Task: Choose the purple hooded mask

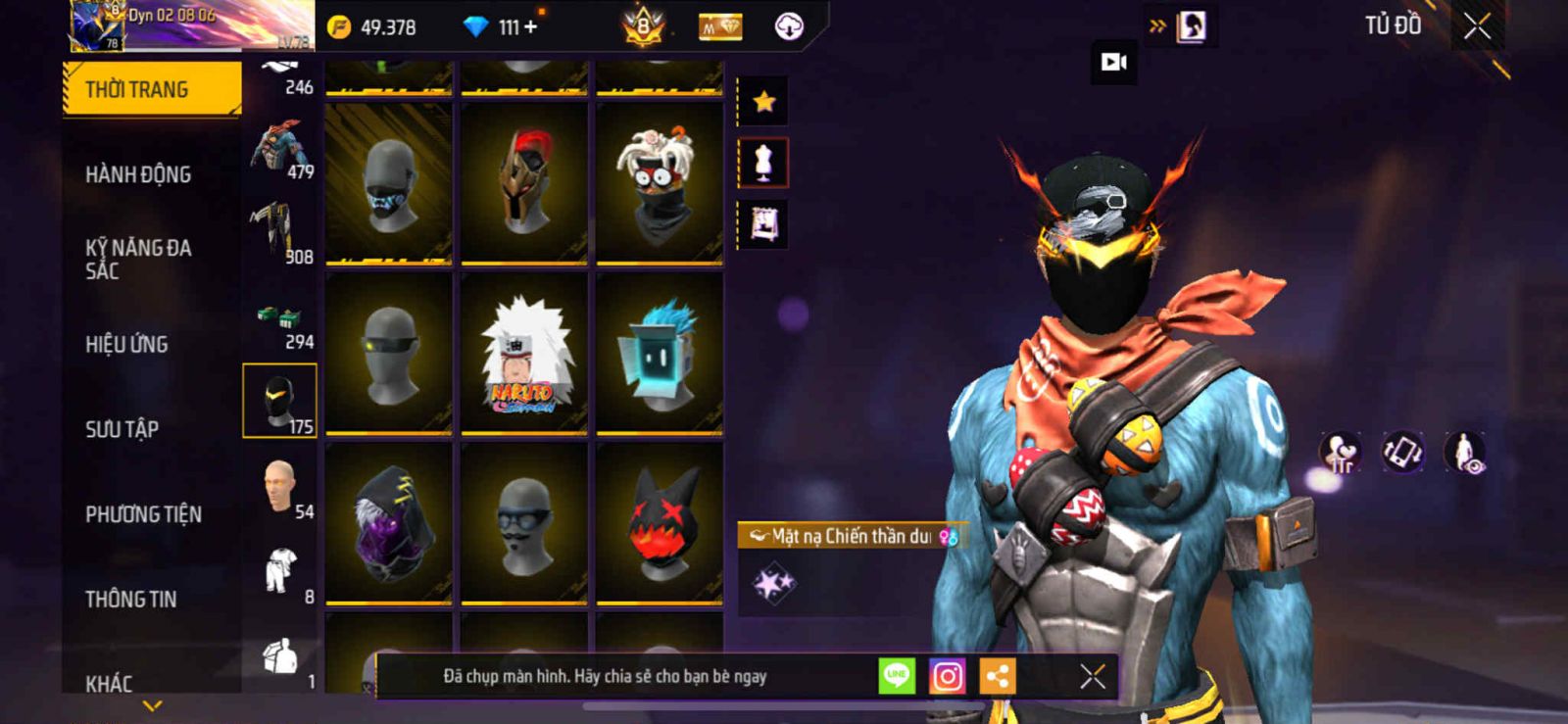Action: pos(389,522)
